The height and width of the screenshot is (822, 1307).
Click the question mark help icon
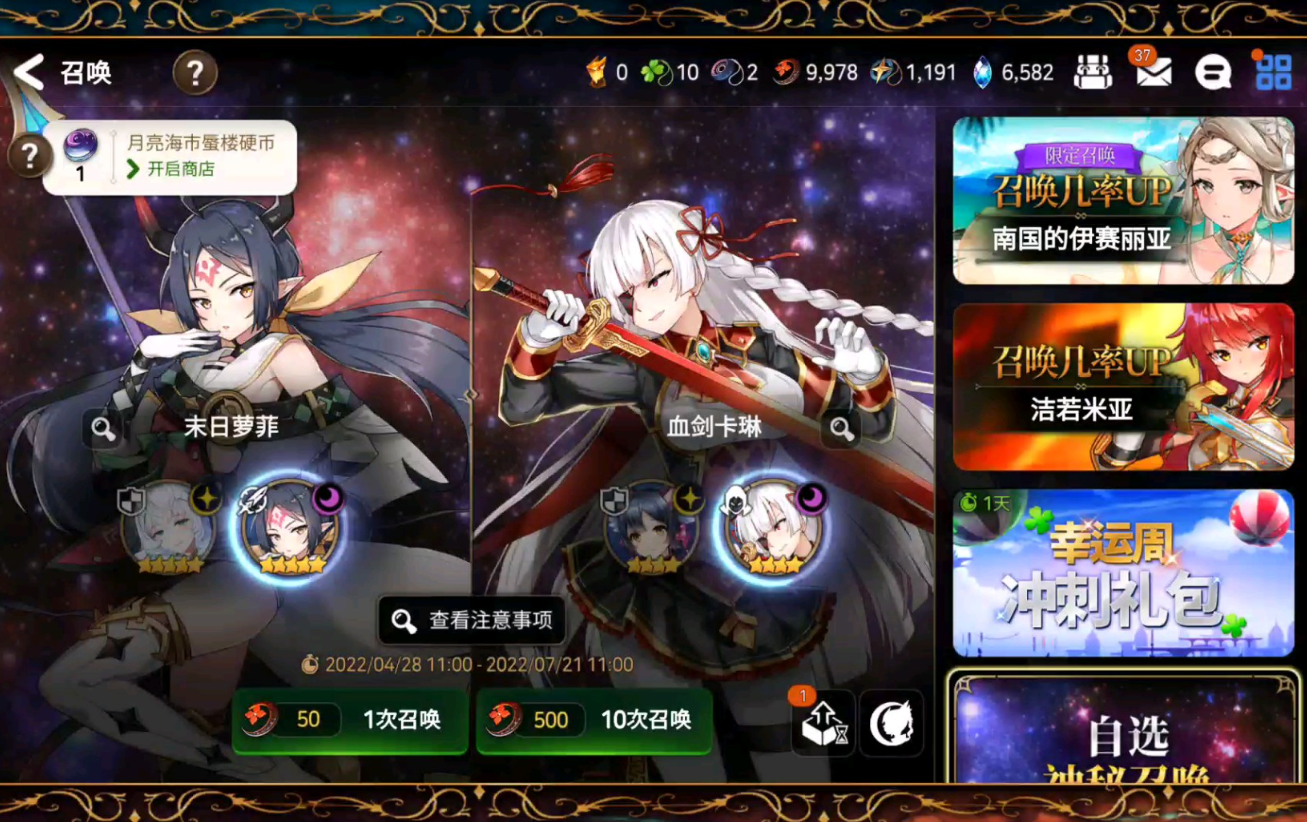tap(195, 72)
